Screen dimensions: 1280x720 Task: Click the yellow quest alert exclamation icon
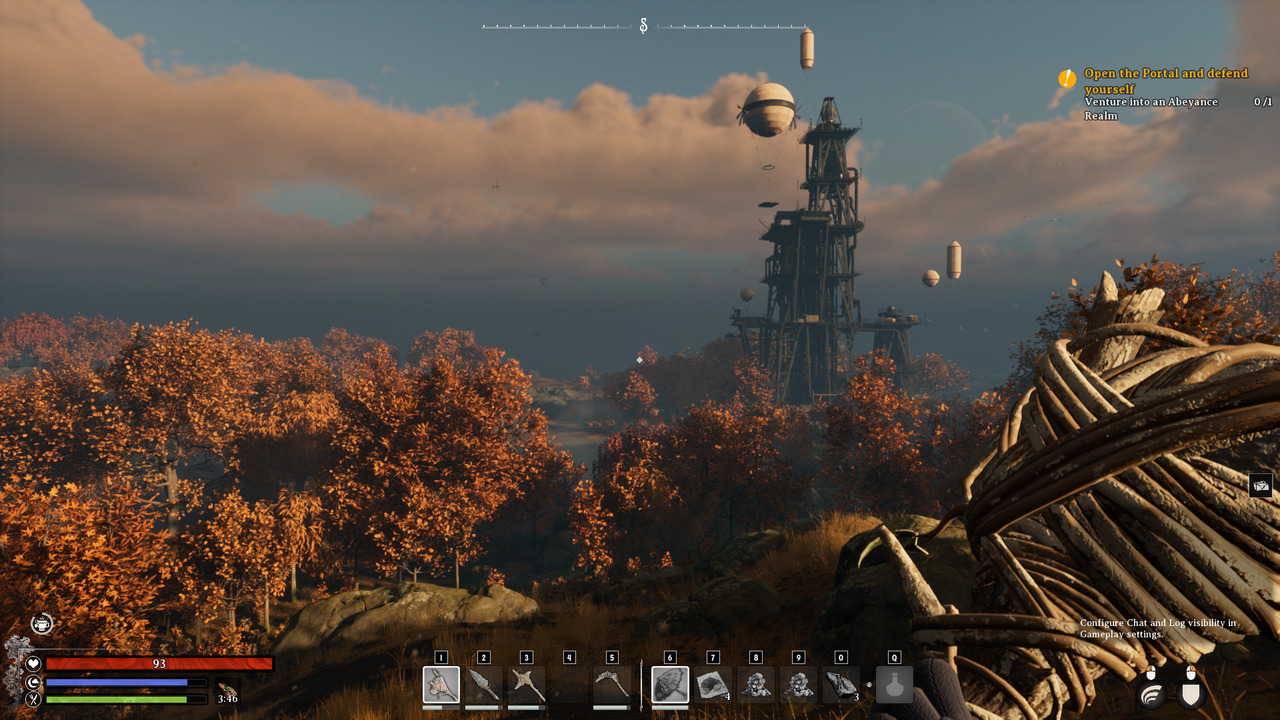[x=1067, y=78]
